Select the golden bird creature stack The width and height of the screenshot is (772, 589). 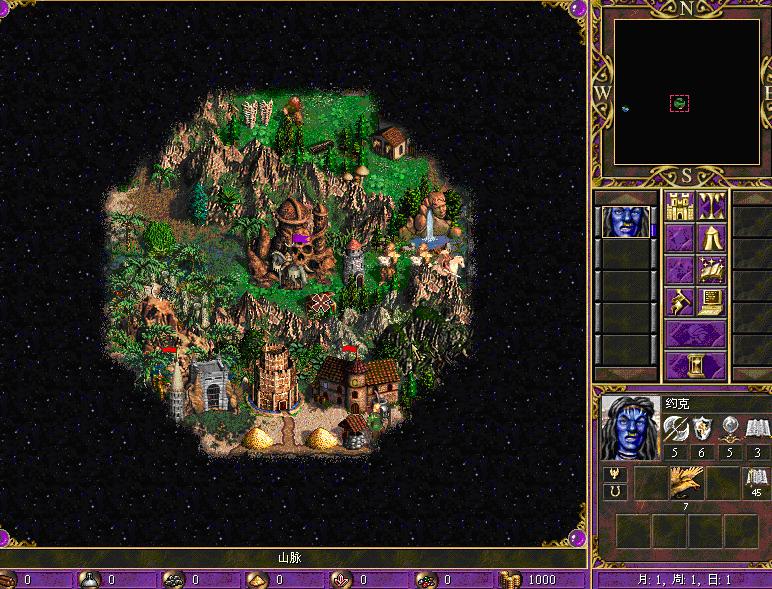click(x=686, y=482)
